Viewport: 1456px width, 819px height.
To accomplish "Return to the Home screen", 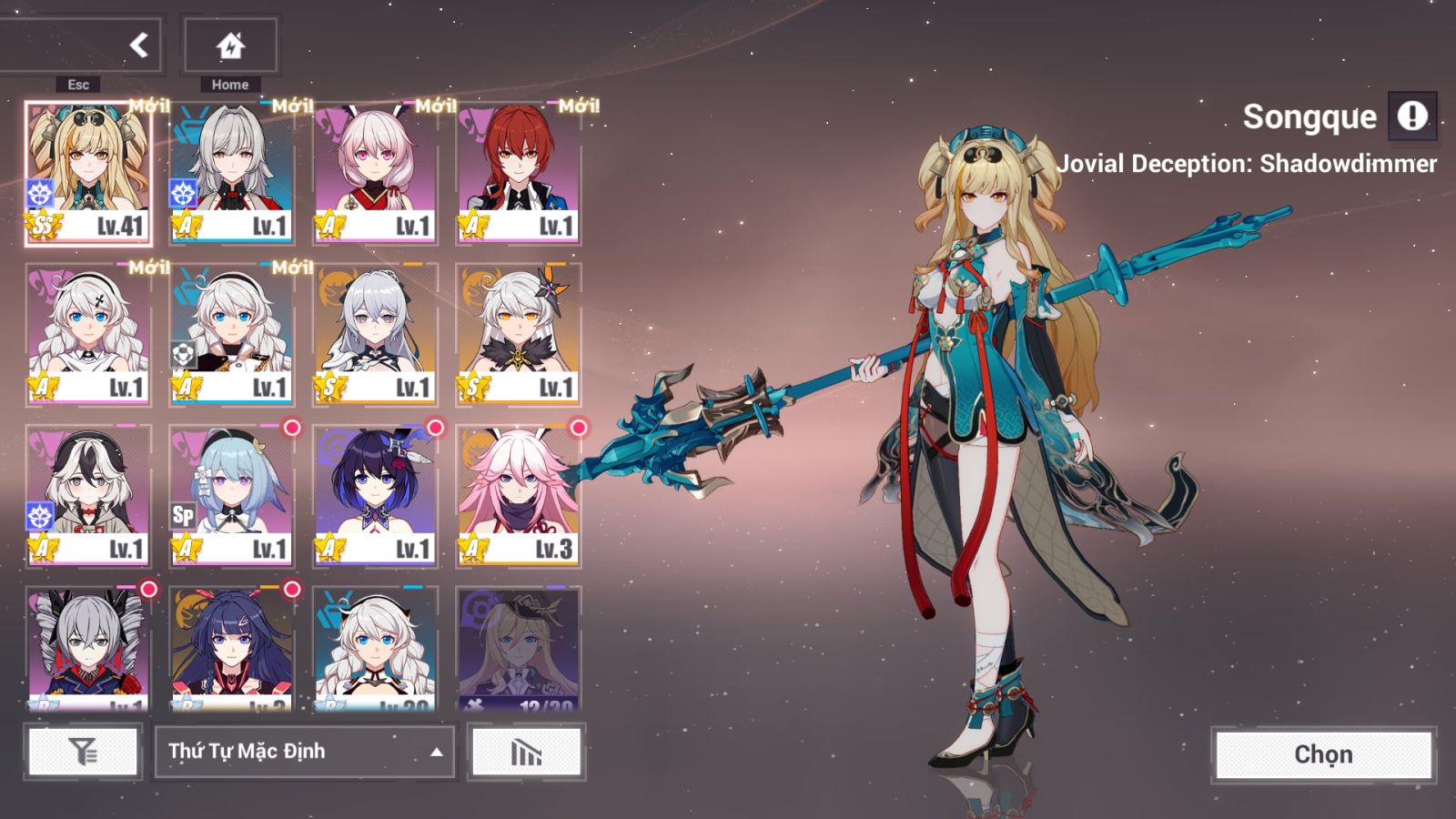I will [230, 45].
